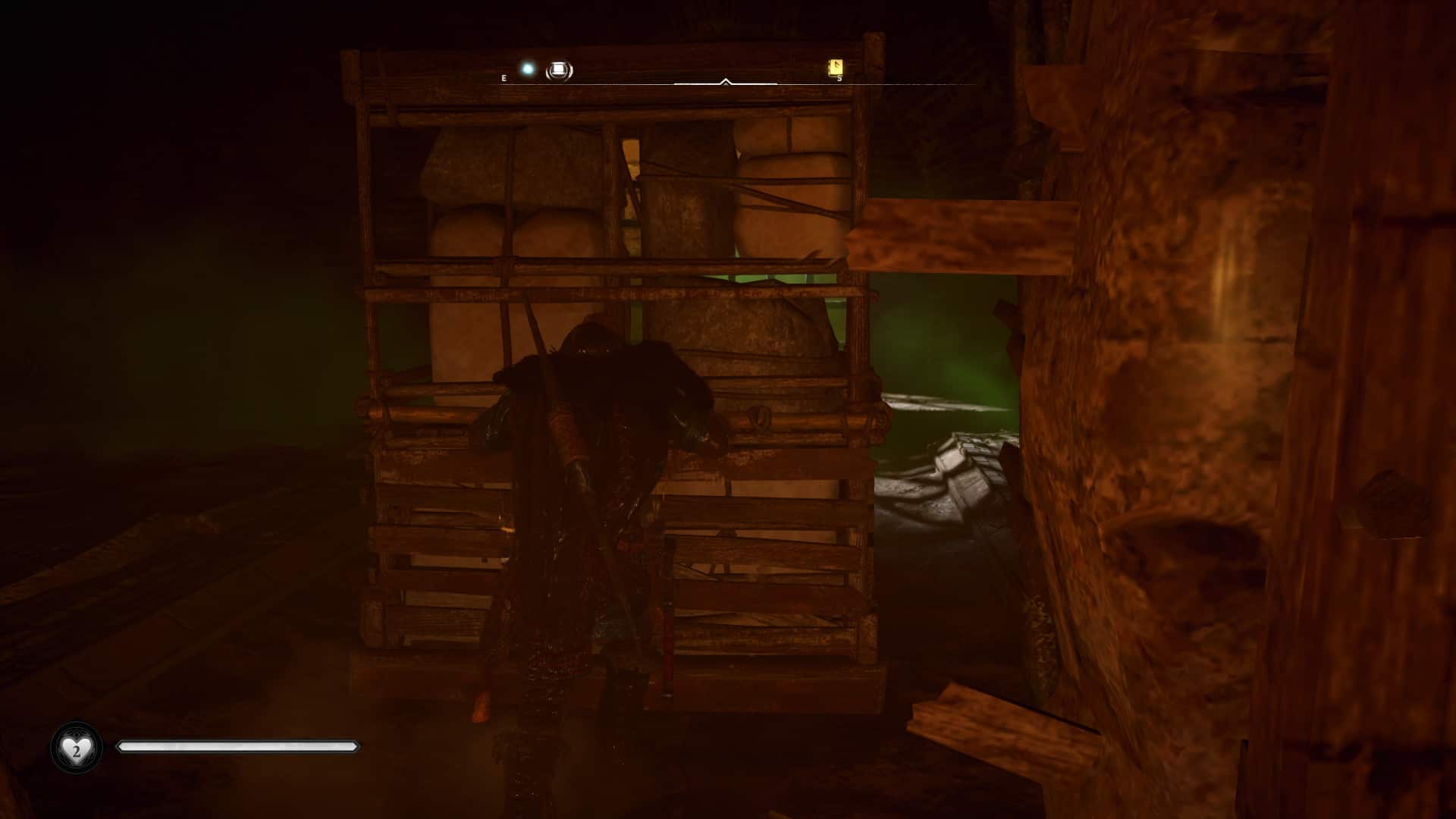Screen dimensions: 1456x819
Task: Click the yellow note icon above the S key prompt
Action: [x=835, y=67]
